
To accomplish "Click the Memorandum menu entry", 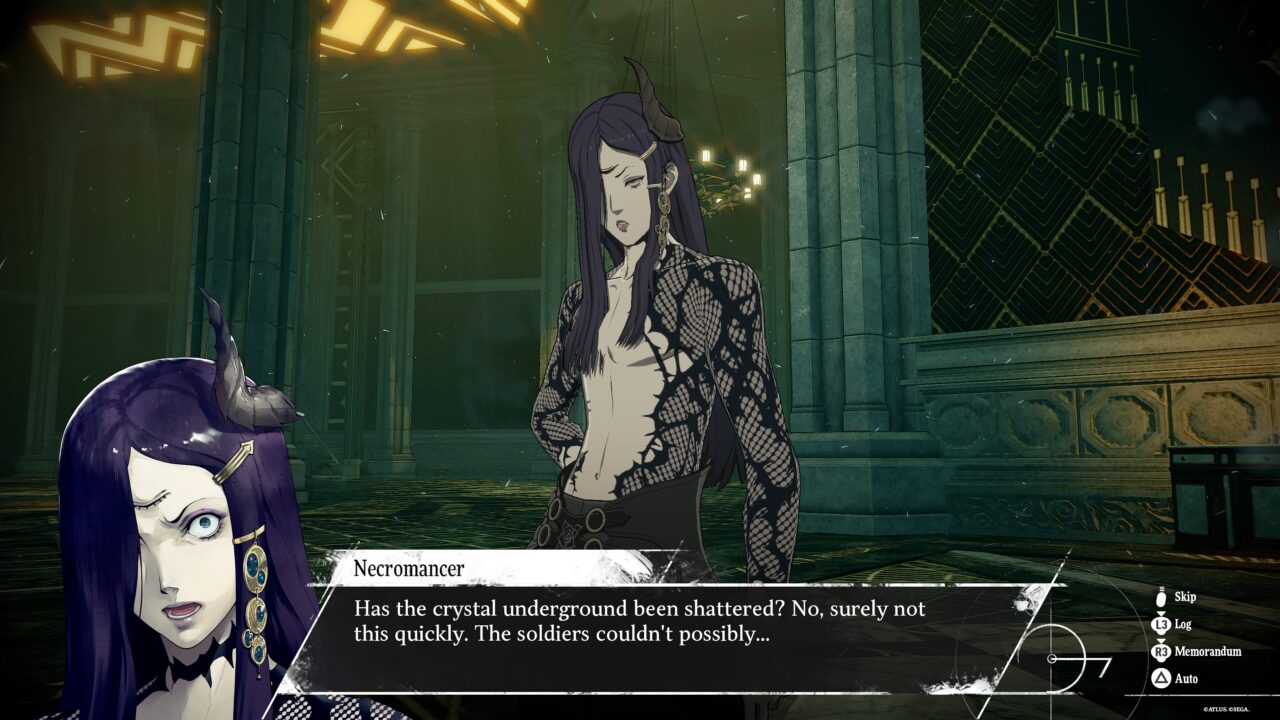I will pyautogui.click(x=1208, y=651).
